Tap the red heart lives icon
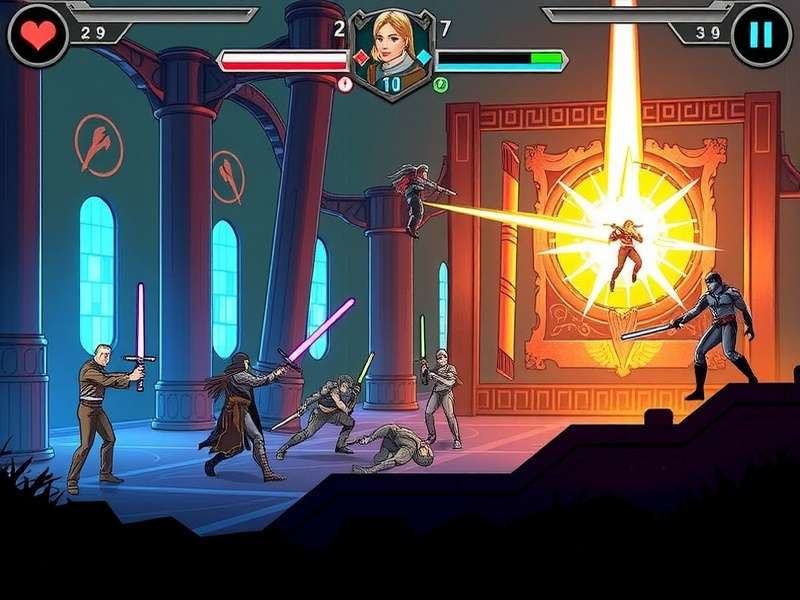800x600 pixels. click(x=38, y=35)
